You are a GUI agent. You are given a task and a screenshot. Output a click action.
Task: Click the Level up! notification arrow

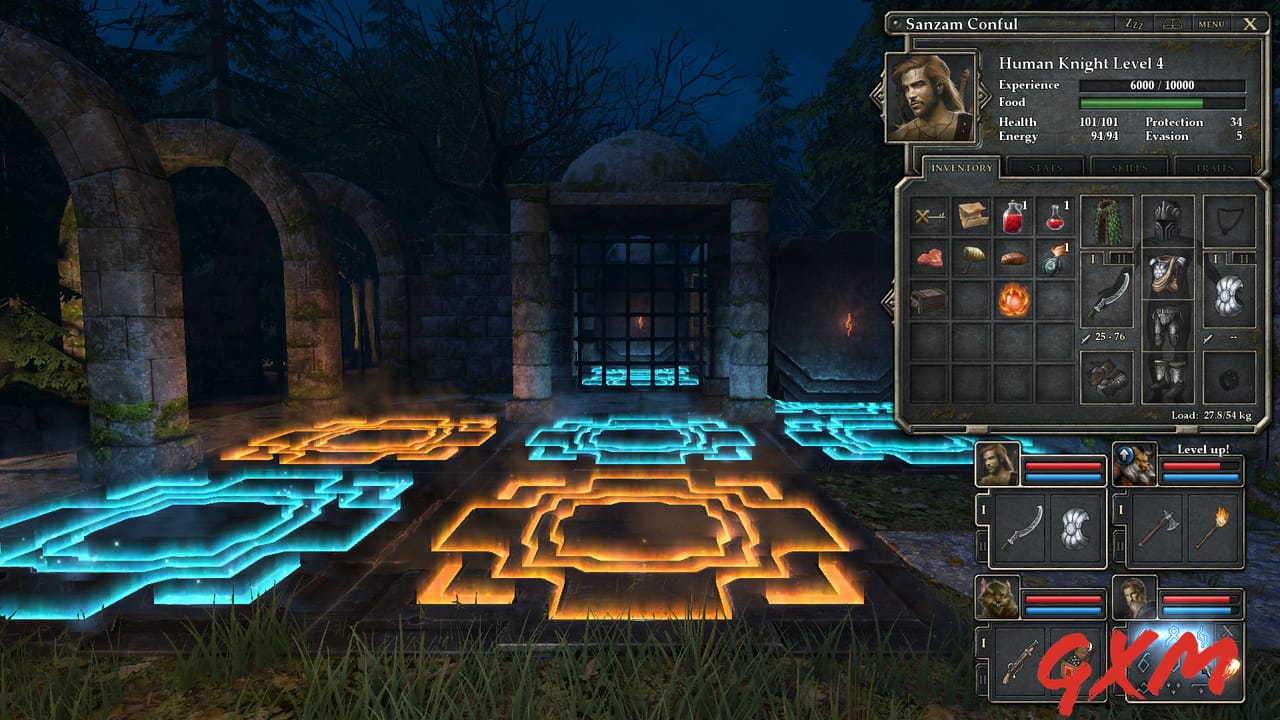click(x=1124, y=454)
